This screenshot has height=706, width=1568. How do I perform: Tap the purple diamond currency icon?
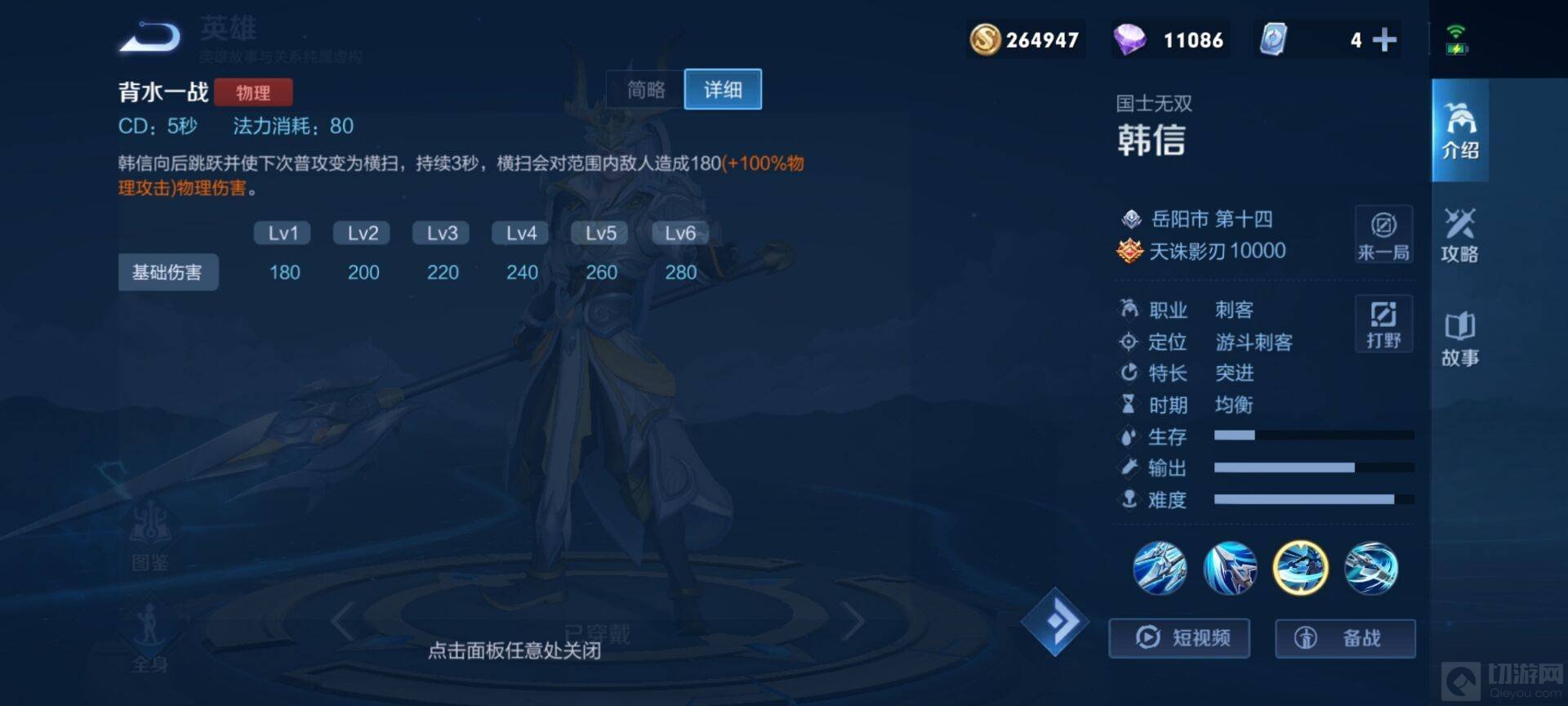tap(1129, 39)
